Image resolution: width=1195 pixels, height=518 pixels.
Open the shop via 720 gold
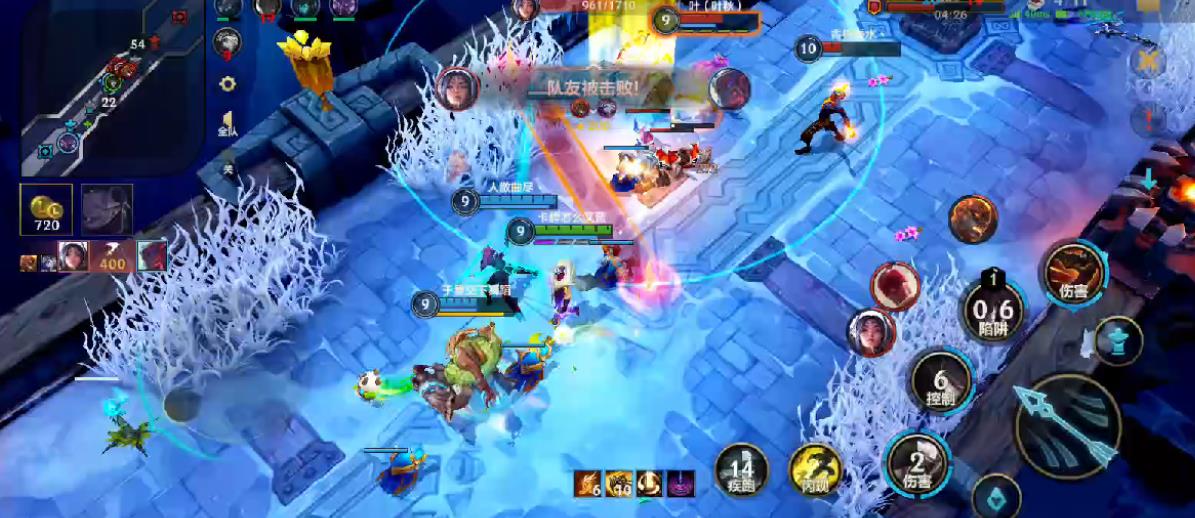pyautogui.click(x=46, y=210)
